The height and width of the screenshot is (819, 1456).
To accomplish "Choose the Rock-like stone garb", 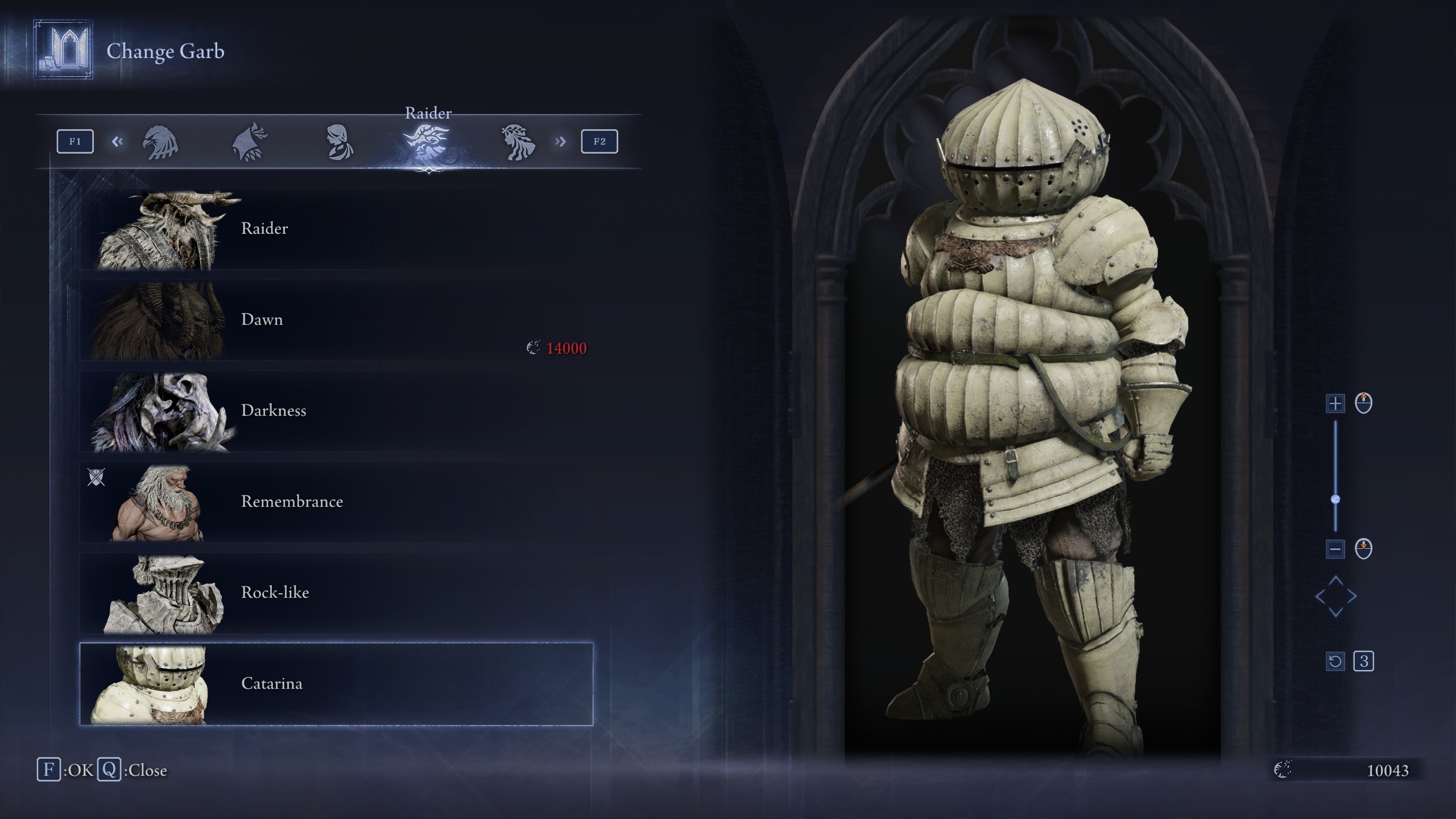I will tap(336, 593).
